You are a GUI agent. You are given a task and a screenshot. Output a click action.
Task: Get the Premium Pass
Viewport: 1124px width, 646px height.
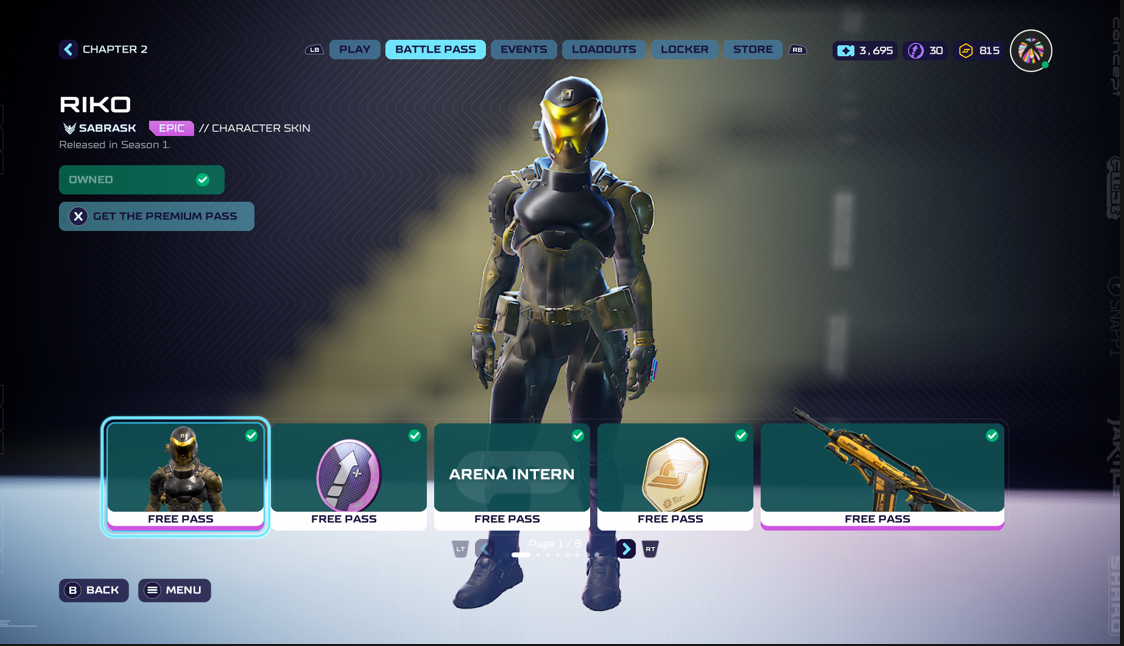click(156, 216)
